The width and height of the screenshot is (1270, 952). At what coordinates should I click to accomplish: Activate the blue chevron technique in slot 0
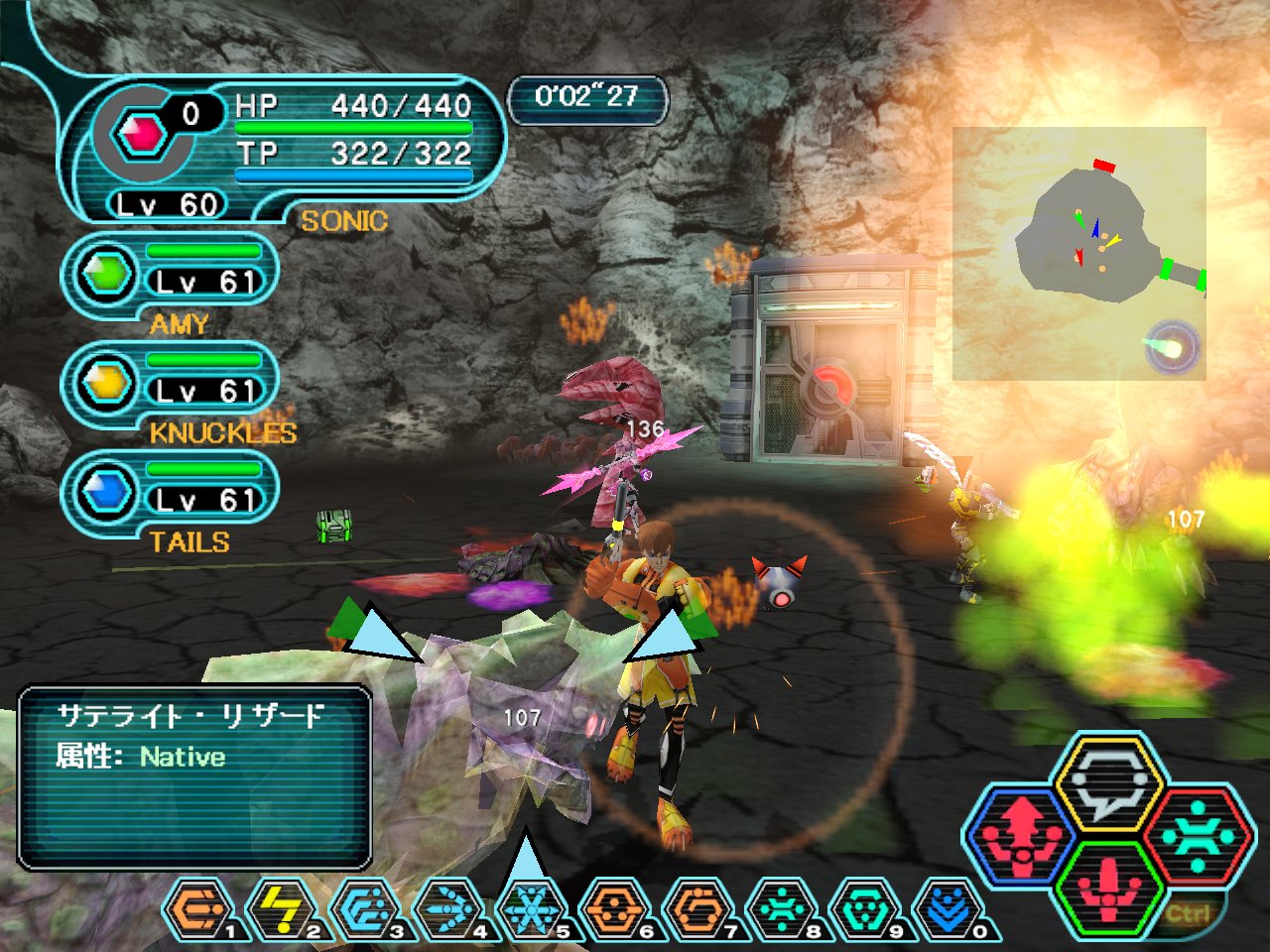tap(949, 907)
